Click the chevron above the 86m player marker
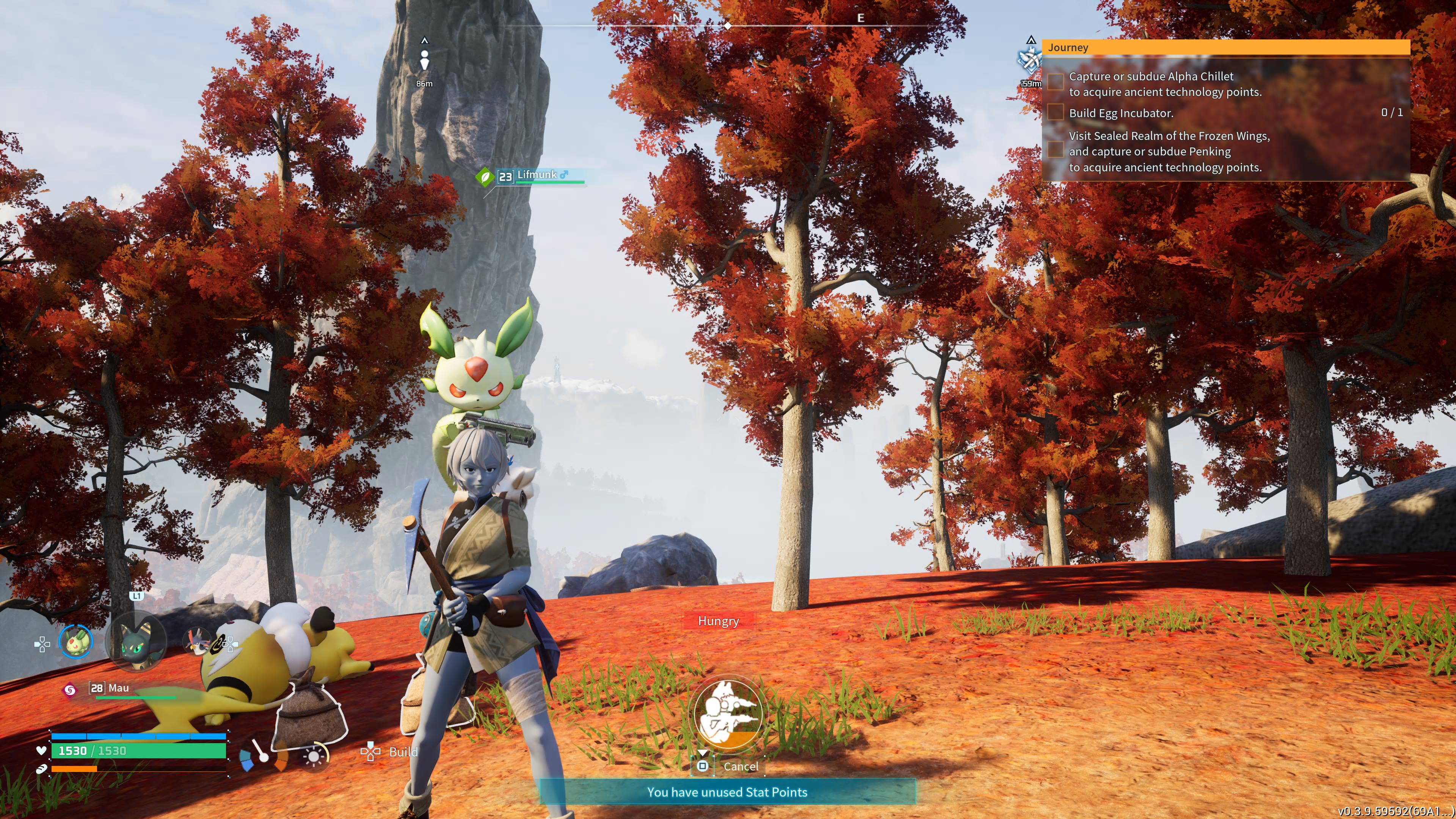 pyautogui.click(x=425, y=41)
